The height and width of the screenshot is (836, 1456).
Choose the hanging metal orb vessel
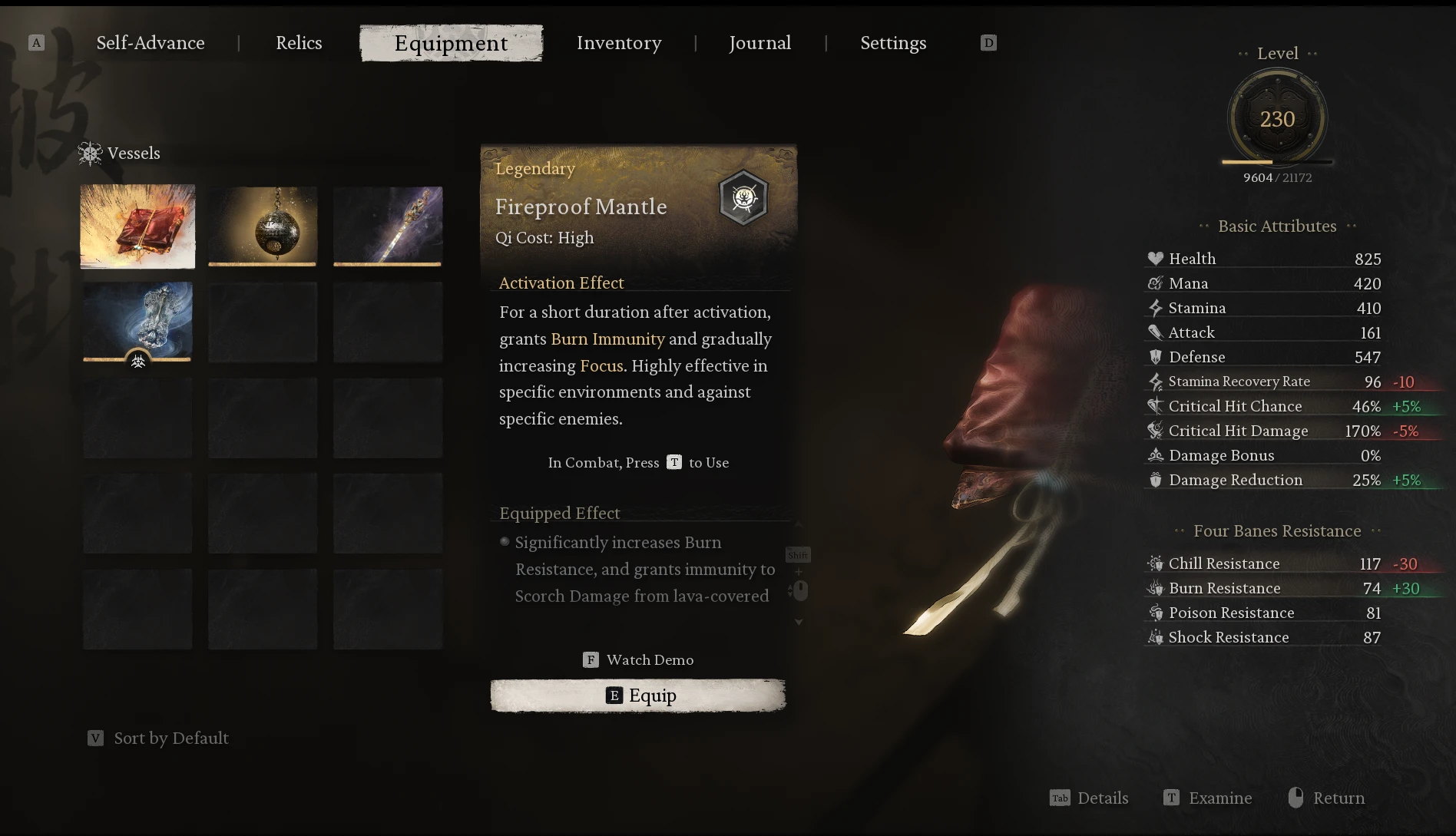(263, 226)
